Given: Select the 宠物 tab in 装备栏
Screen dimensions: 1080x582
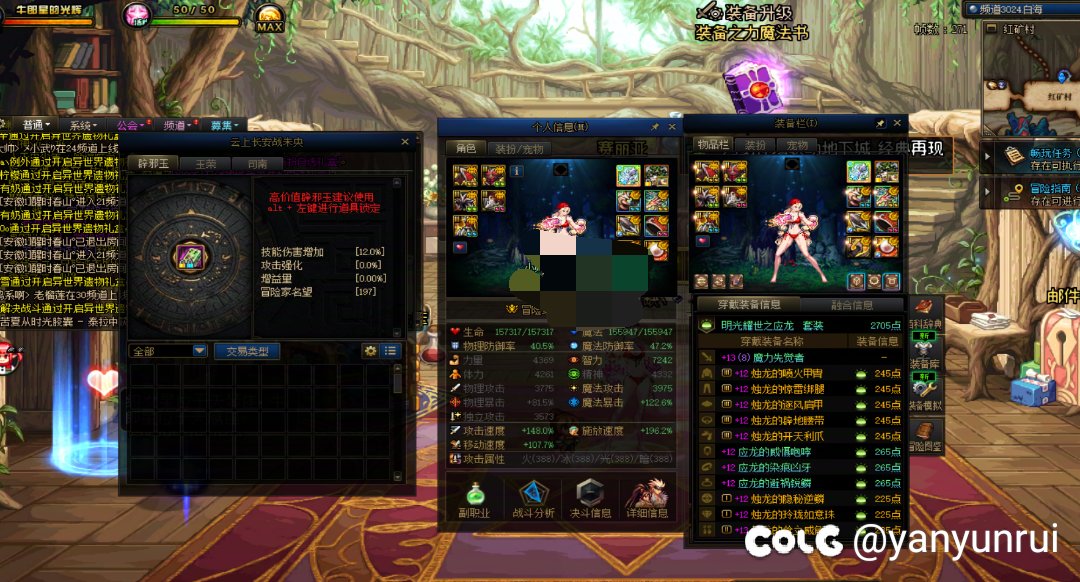Looking at the screenshot, I should [x=797, y=145].
